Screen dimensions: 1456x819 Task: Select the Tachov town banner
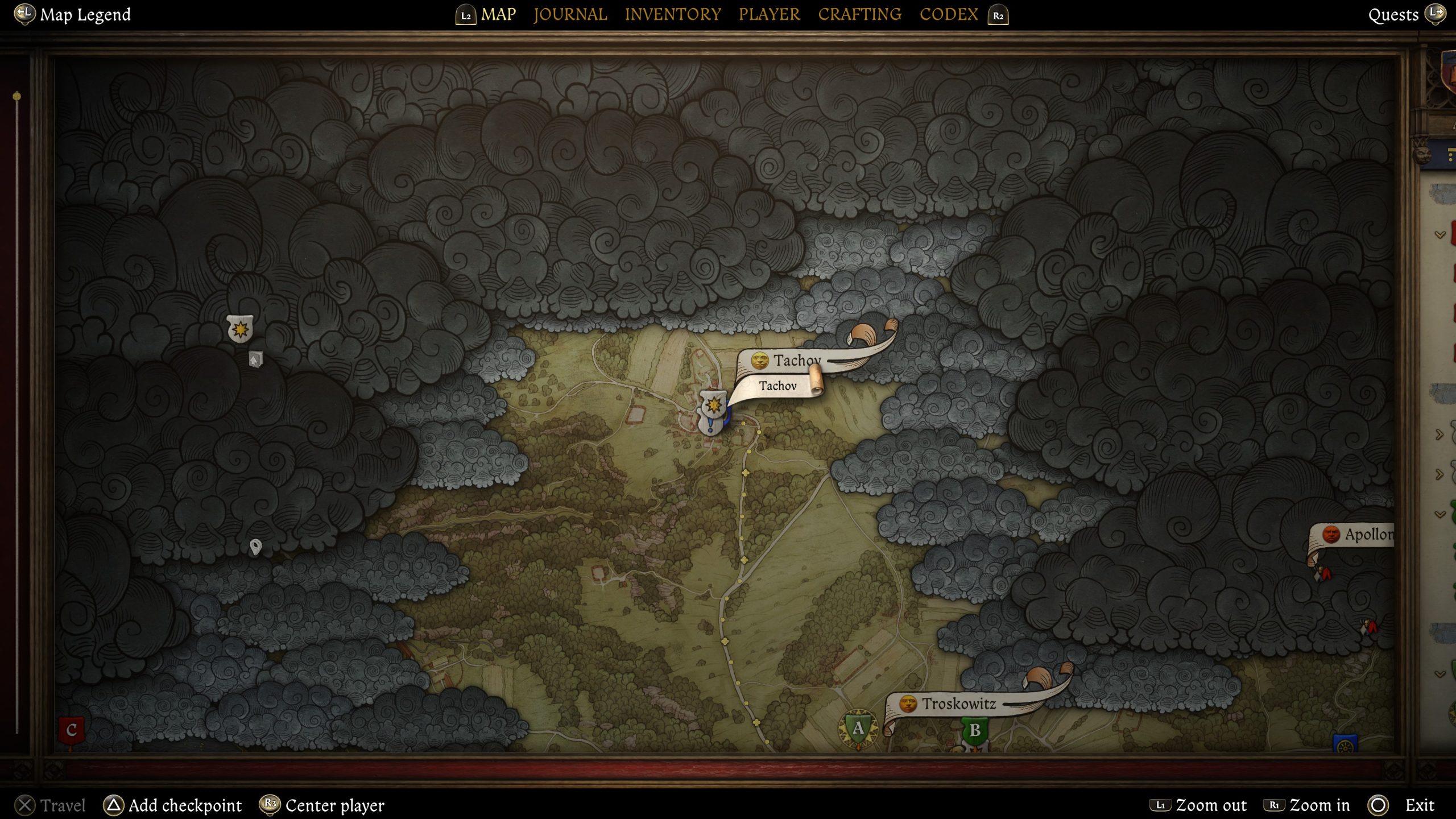[796, 361]
